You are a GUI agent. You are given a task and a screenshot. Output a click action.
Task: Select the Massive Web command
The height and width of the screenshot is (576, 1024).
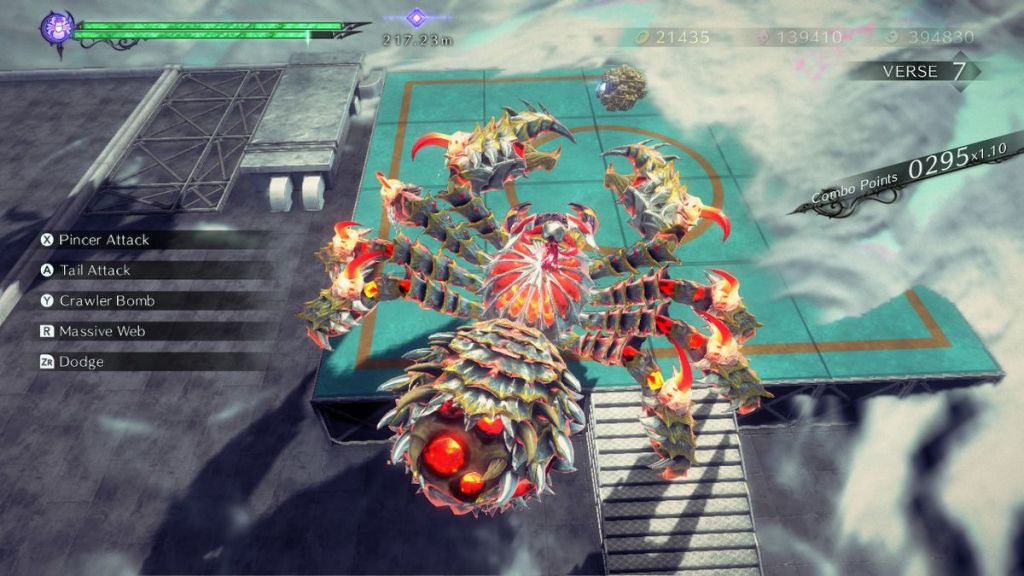point(103,331)
